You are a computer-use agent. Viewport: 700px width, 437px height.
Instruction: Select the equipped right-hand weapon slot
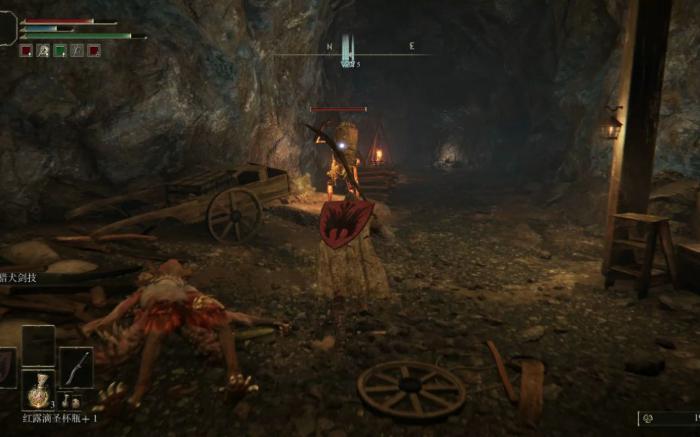[x=76, y=367]
